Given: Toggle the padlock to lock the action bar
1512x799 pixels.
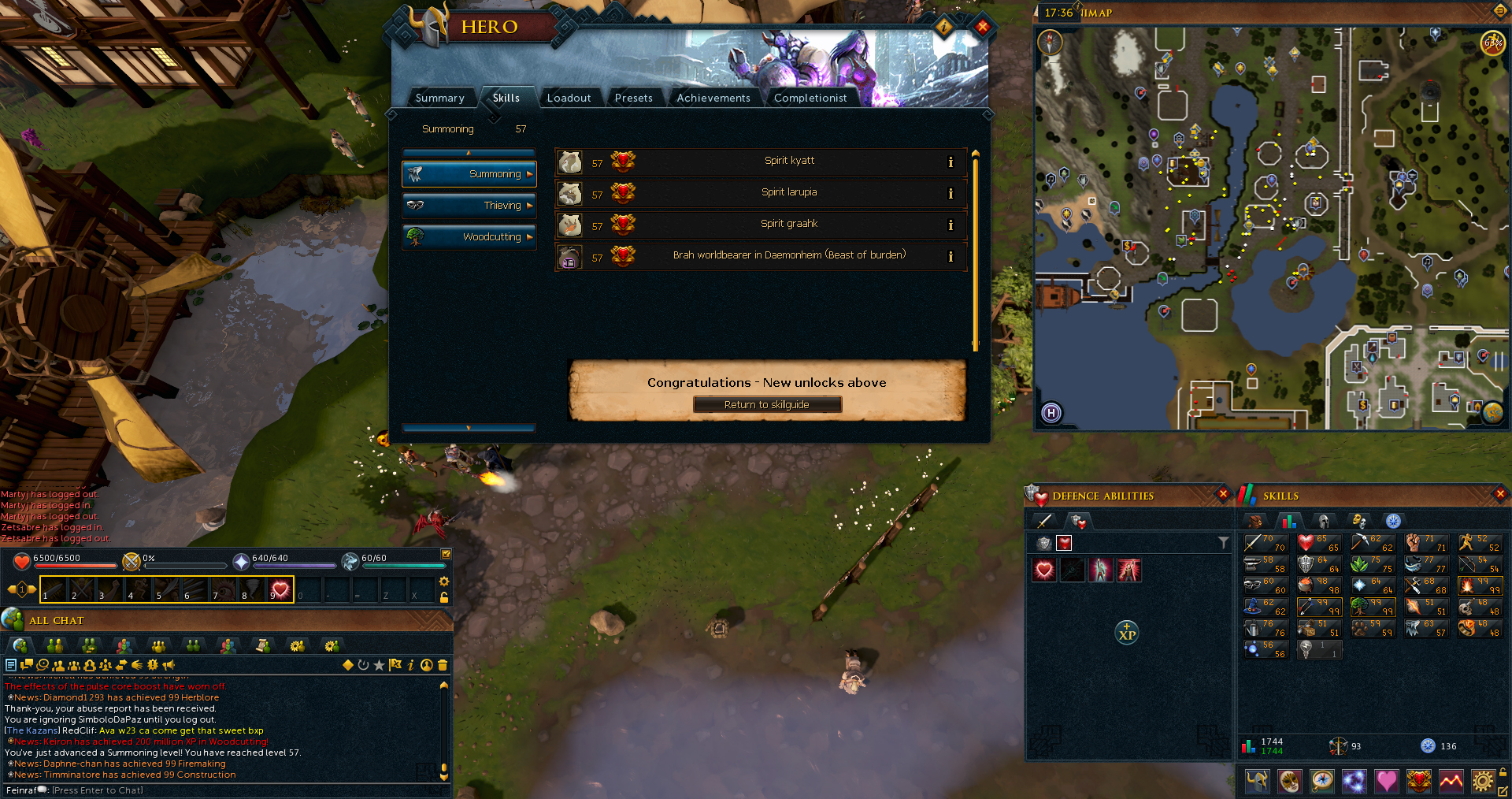Looking at the screenshot, I should pyautogui.click(x=444, y=599).
